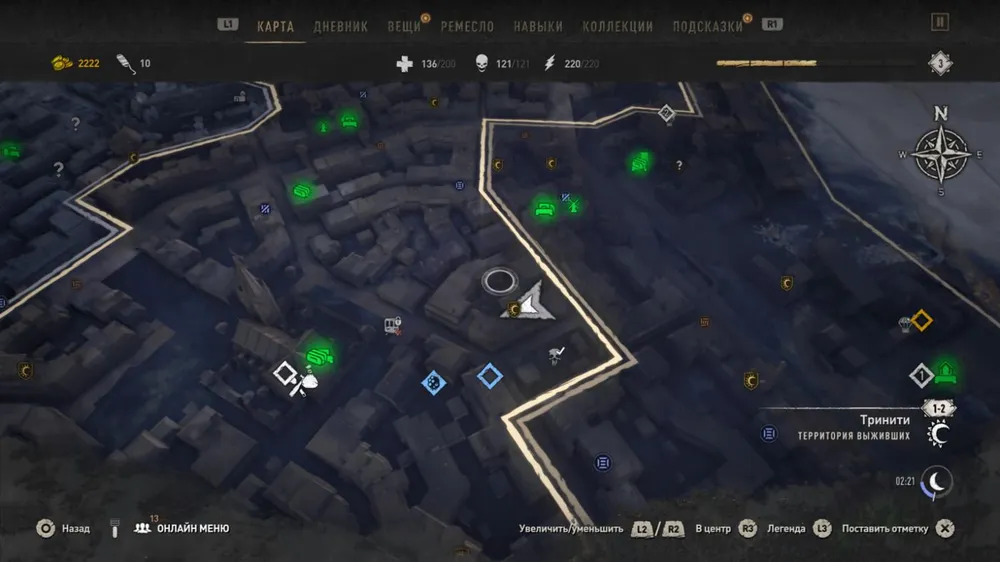This screenshot has height=562, width=1000.
Task: Select the Ремесло crafting tab
Action: [467, 27]
